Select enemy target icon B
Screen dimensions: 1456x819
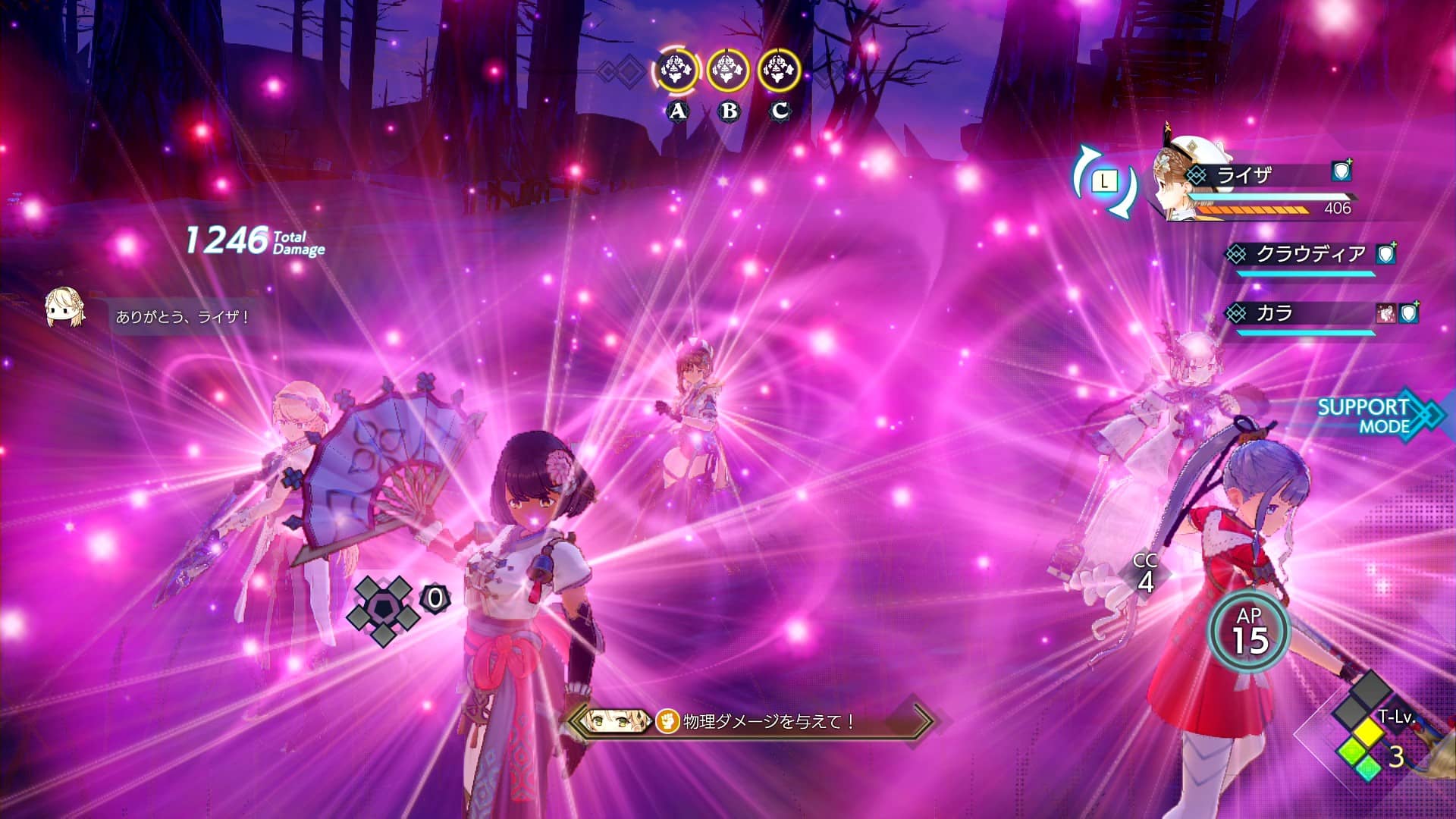click(x=728, y=71)
